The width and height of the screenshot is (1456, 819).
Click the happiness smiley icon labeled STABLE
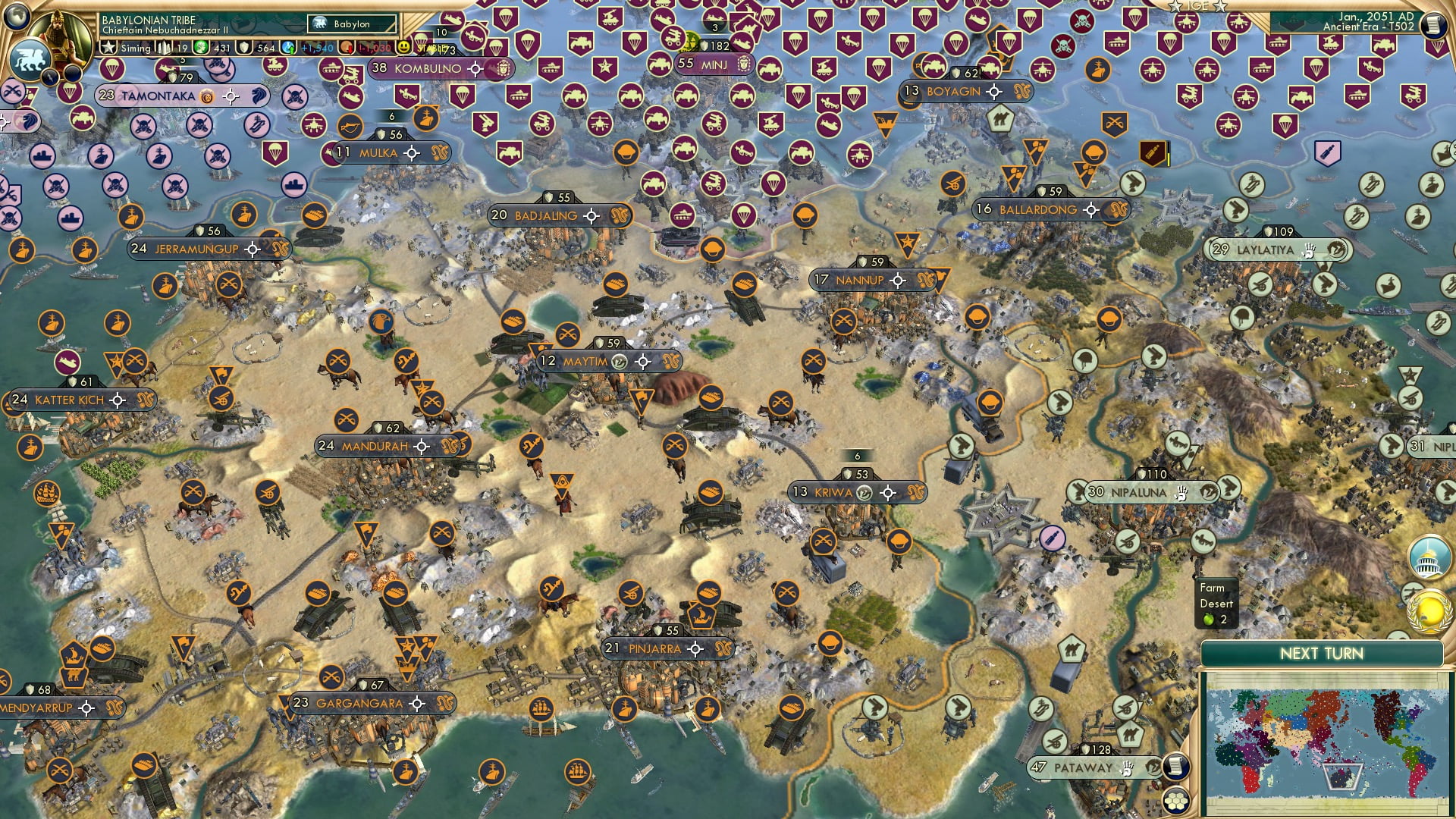405,48
